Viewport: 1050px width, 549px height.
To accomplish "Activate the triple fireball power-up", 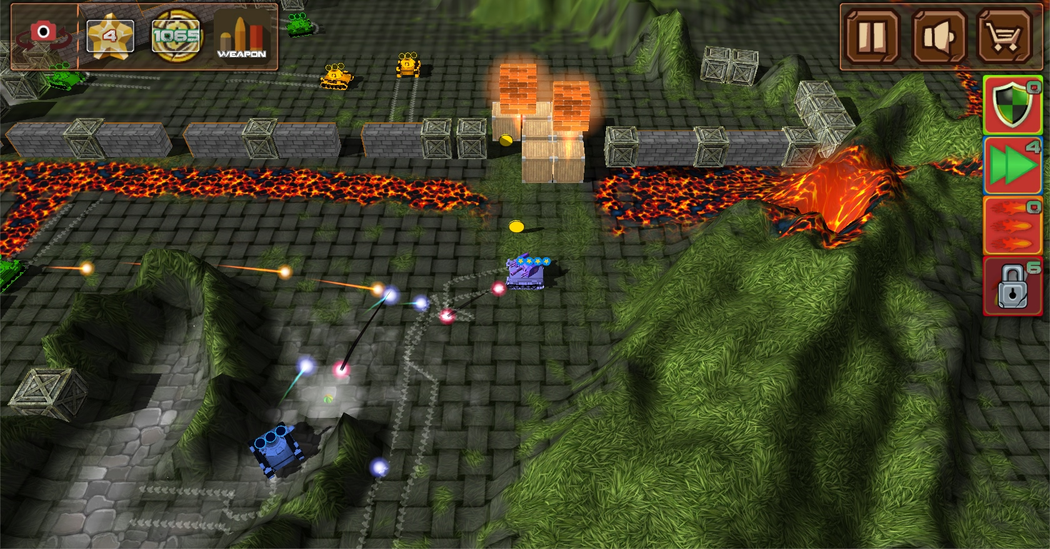I will click(x=1013, y=226).
